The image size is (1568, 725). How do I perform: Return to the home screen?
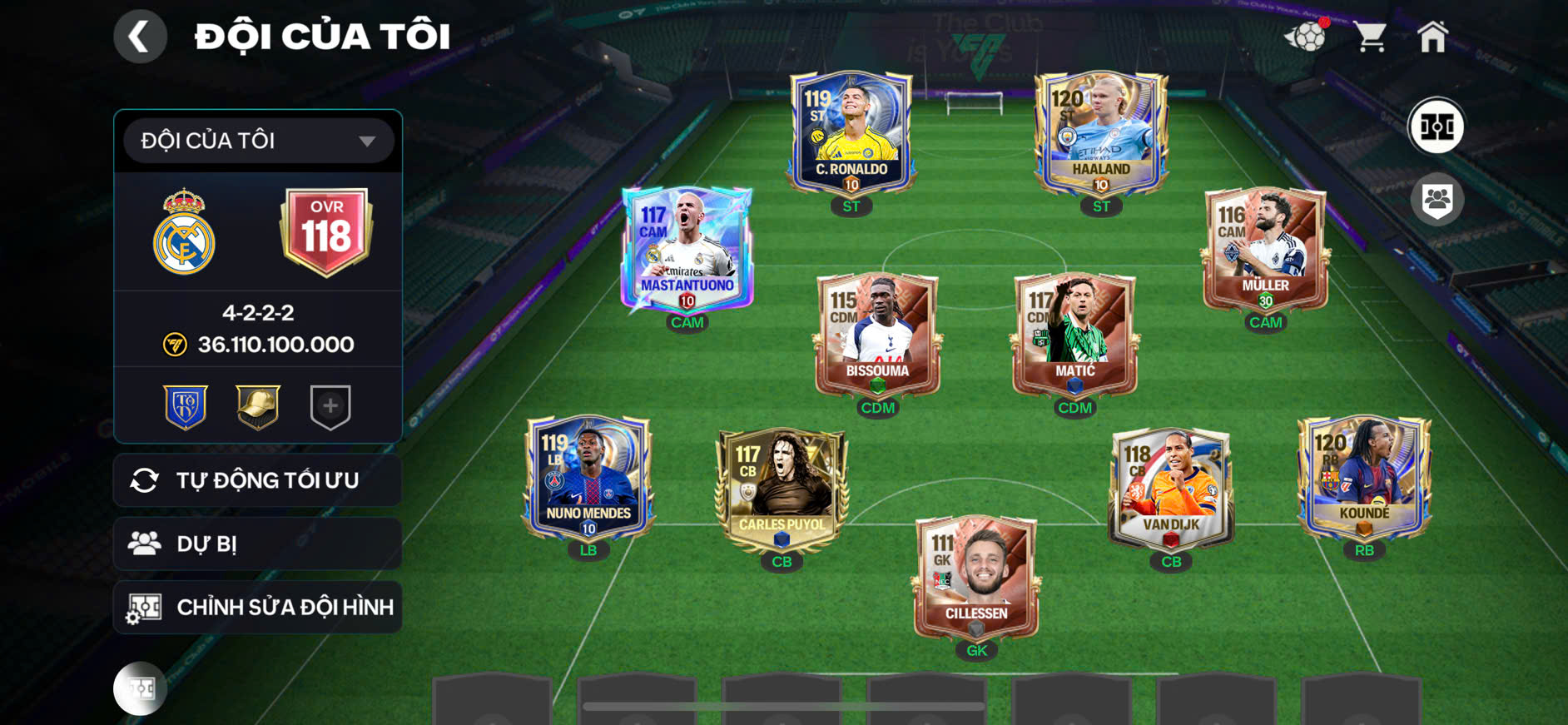[1432, 37]
